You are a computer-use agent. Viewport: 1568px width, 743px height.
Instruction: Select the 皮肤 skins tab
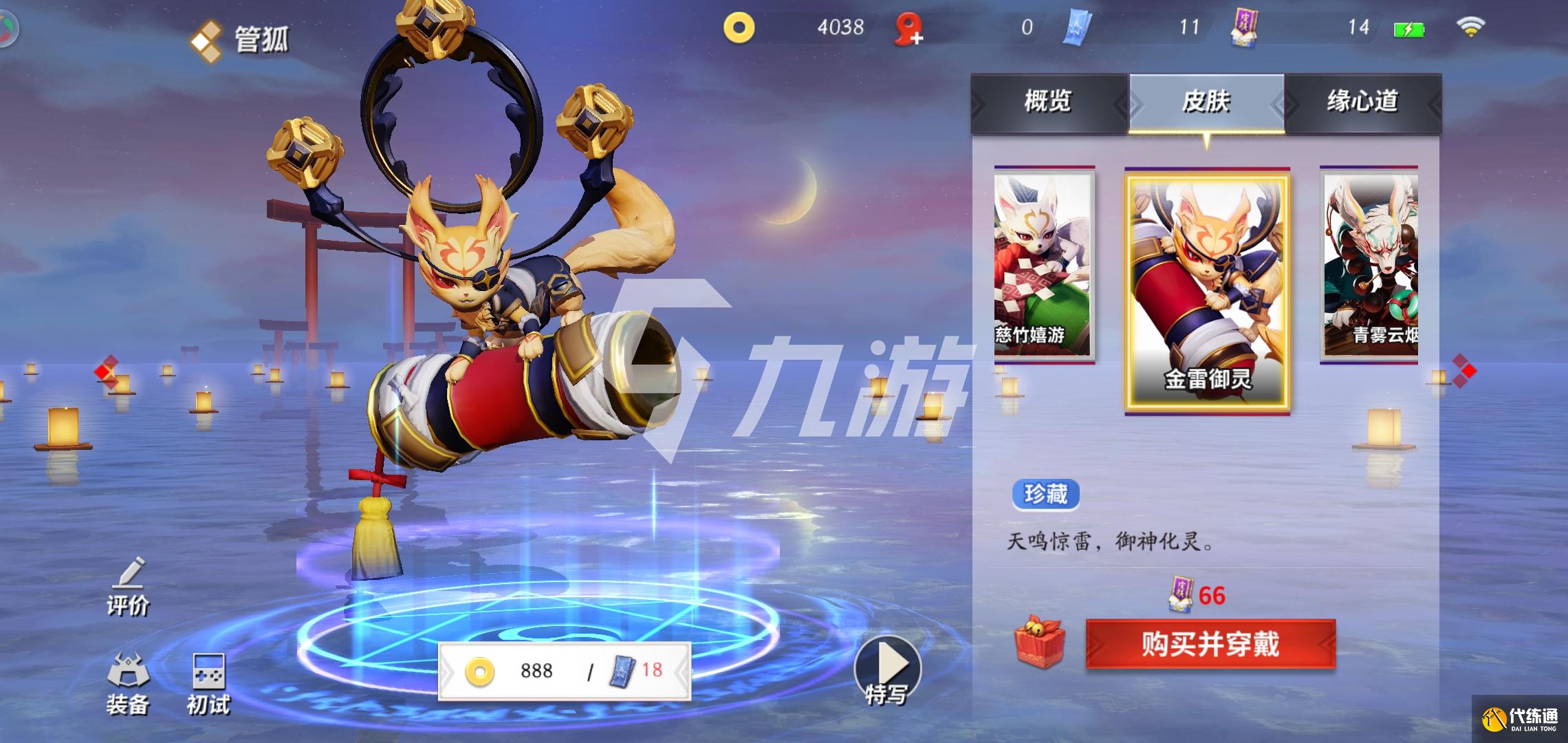click(1206, 102)
